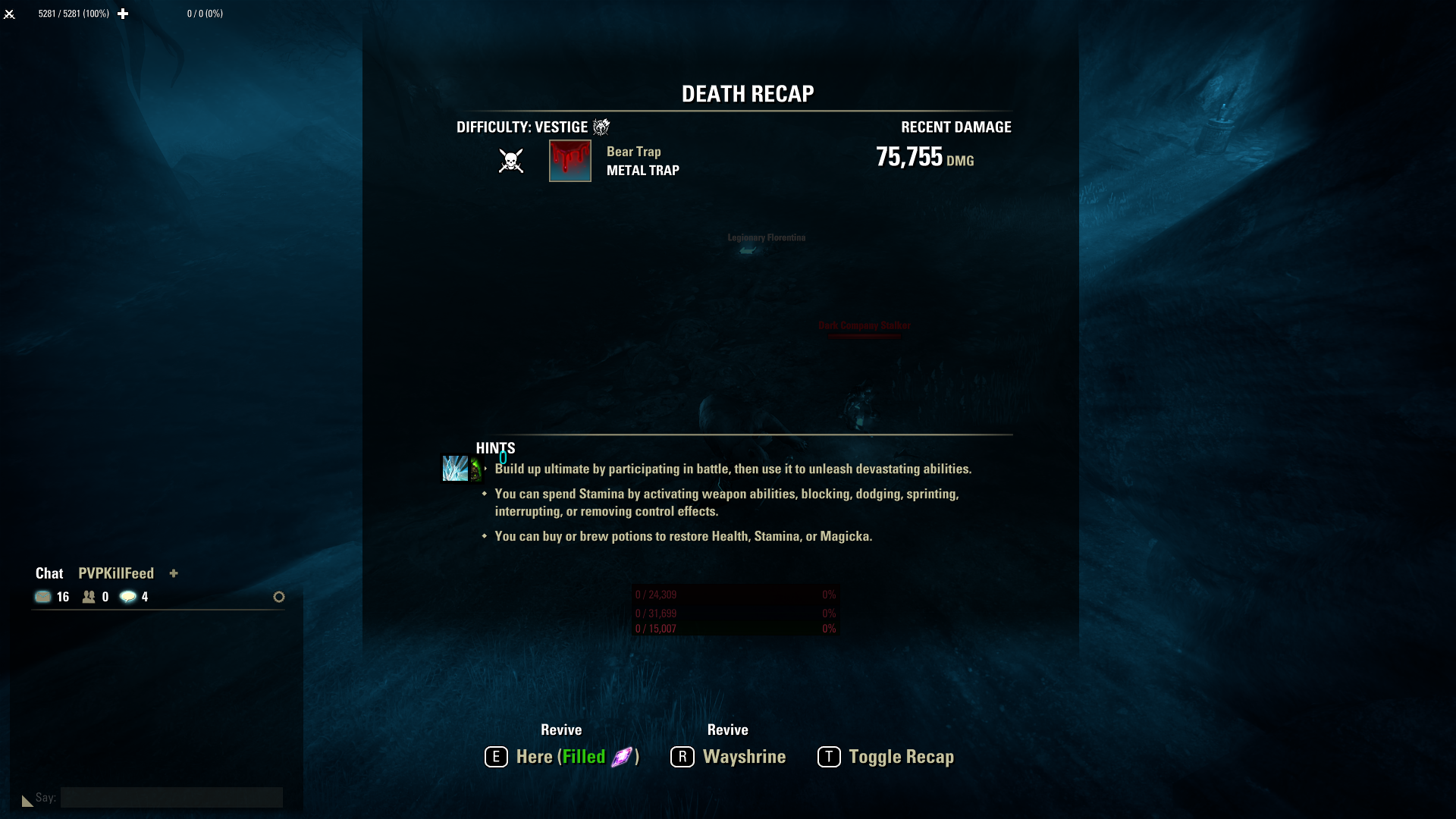This screenshot has height=819, width=1456.
Task: Open chat options with the gear icon
Action: (278, 597)
